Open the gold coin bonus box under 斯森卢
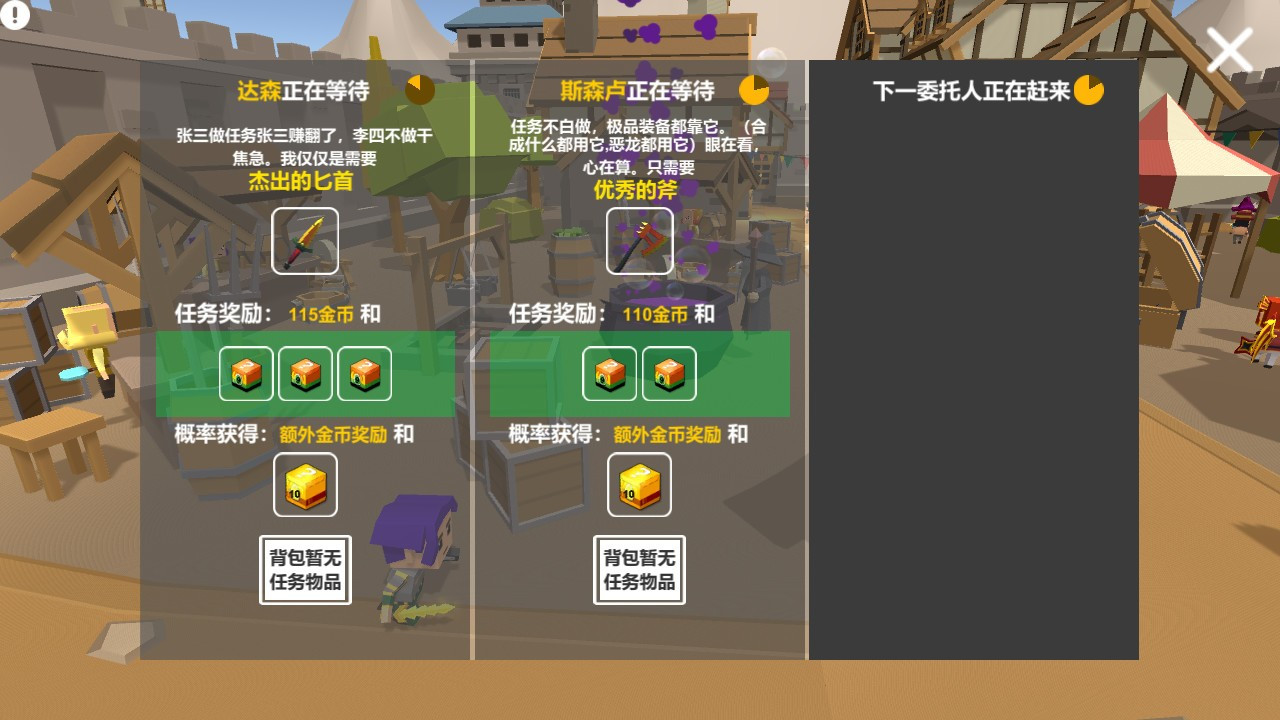The height and width of the screenshot is (720, 1280). [639, 484]
